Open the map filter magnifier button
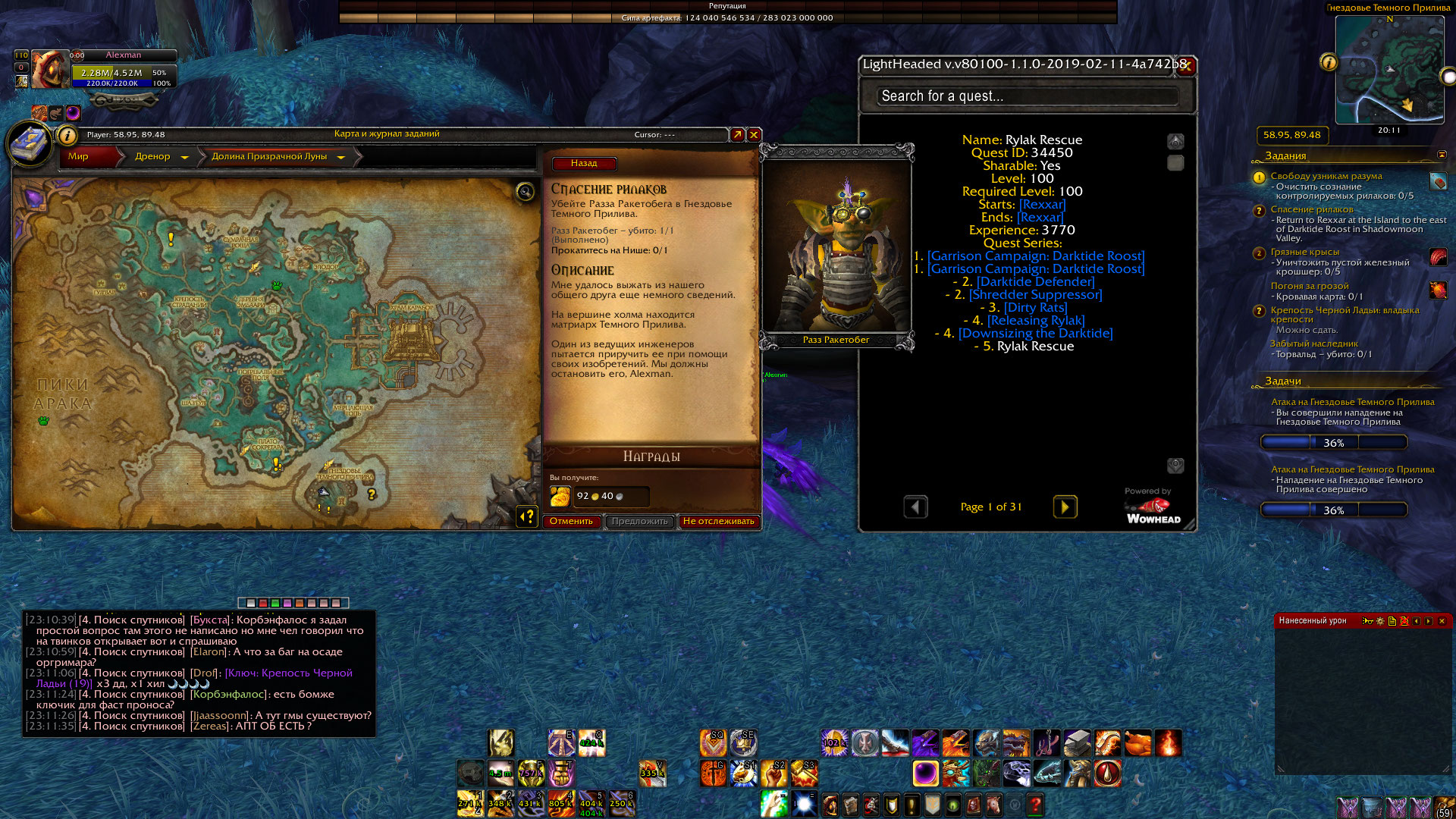 (525, 192)
